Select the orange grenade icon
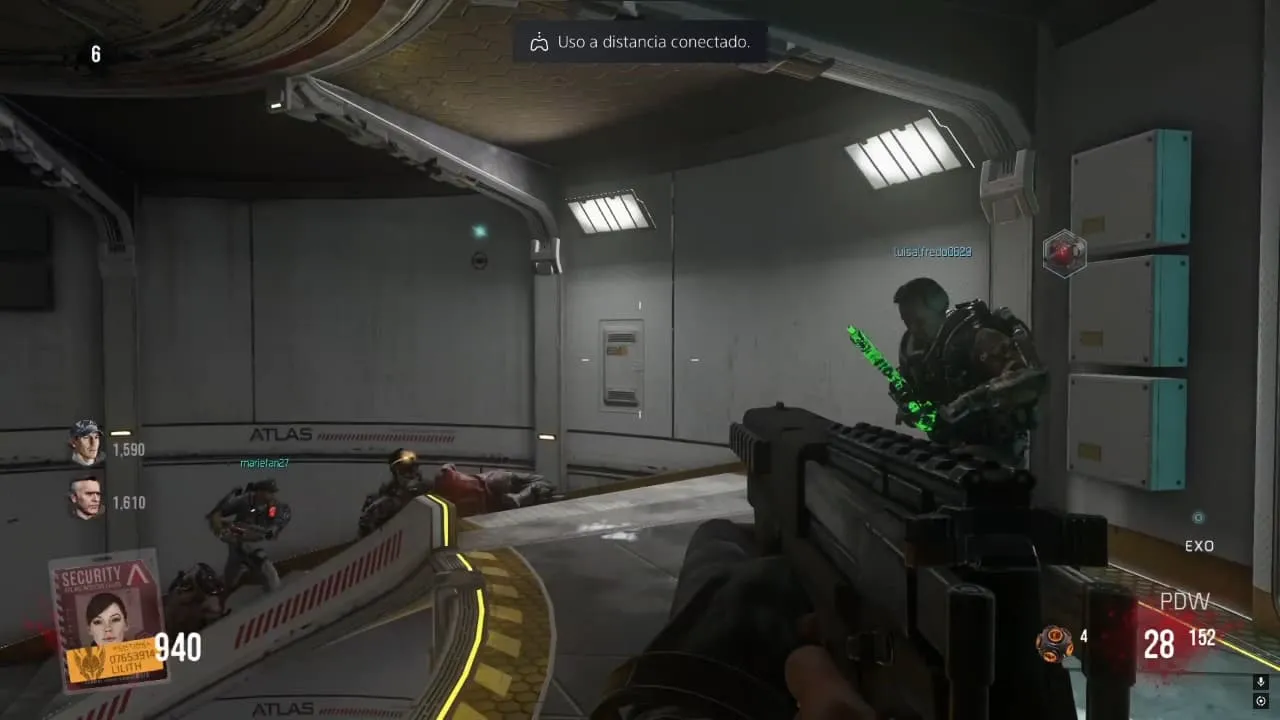 [1053, 642]
